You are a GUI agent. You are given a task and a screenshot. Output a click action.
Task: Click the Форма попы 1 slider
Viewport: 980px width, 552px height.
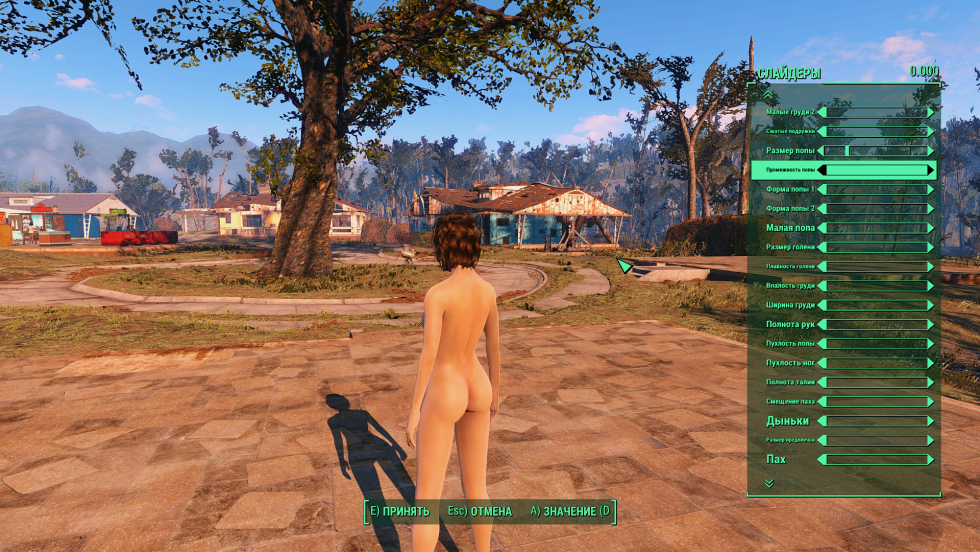(x=877, y=189)
